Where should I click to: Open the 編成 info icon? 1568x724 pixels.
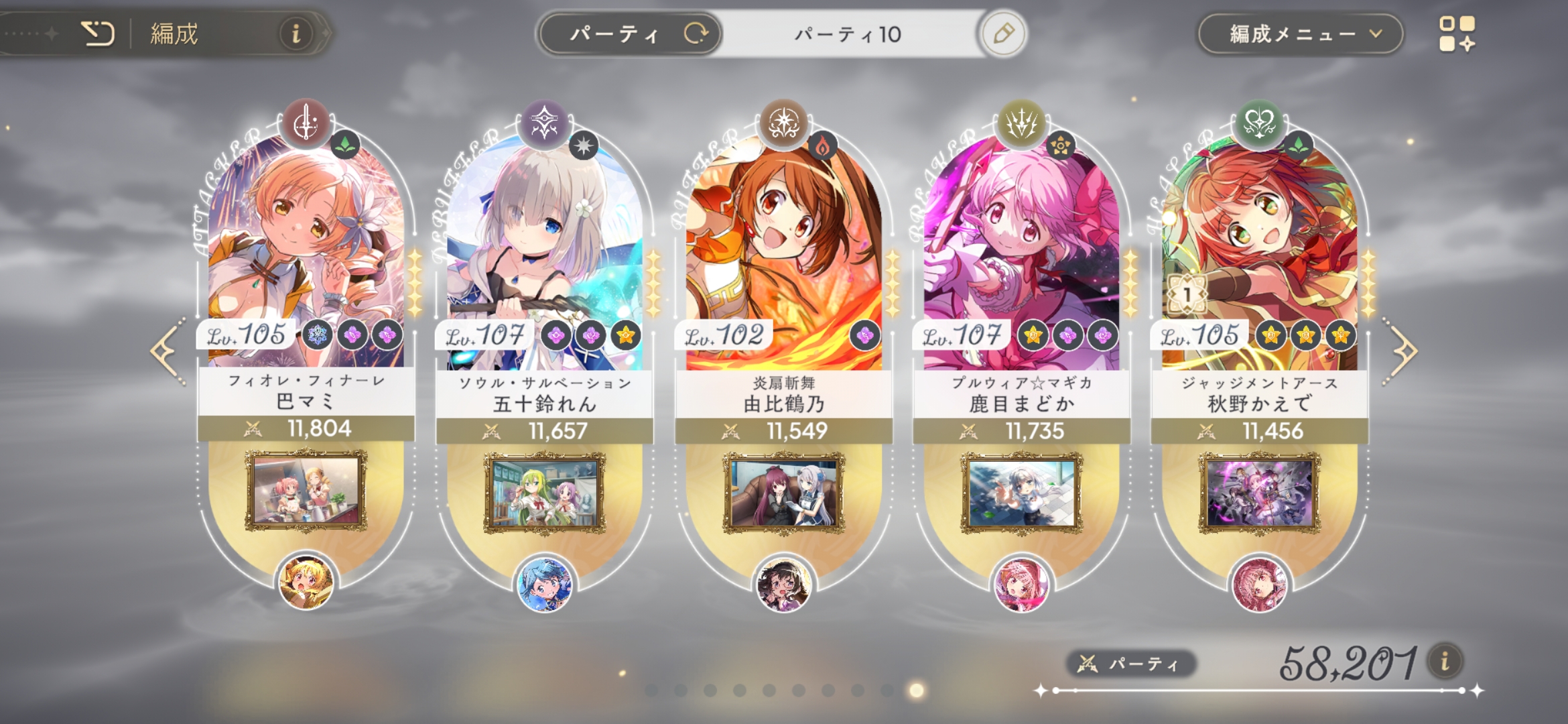[296, 34]
